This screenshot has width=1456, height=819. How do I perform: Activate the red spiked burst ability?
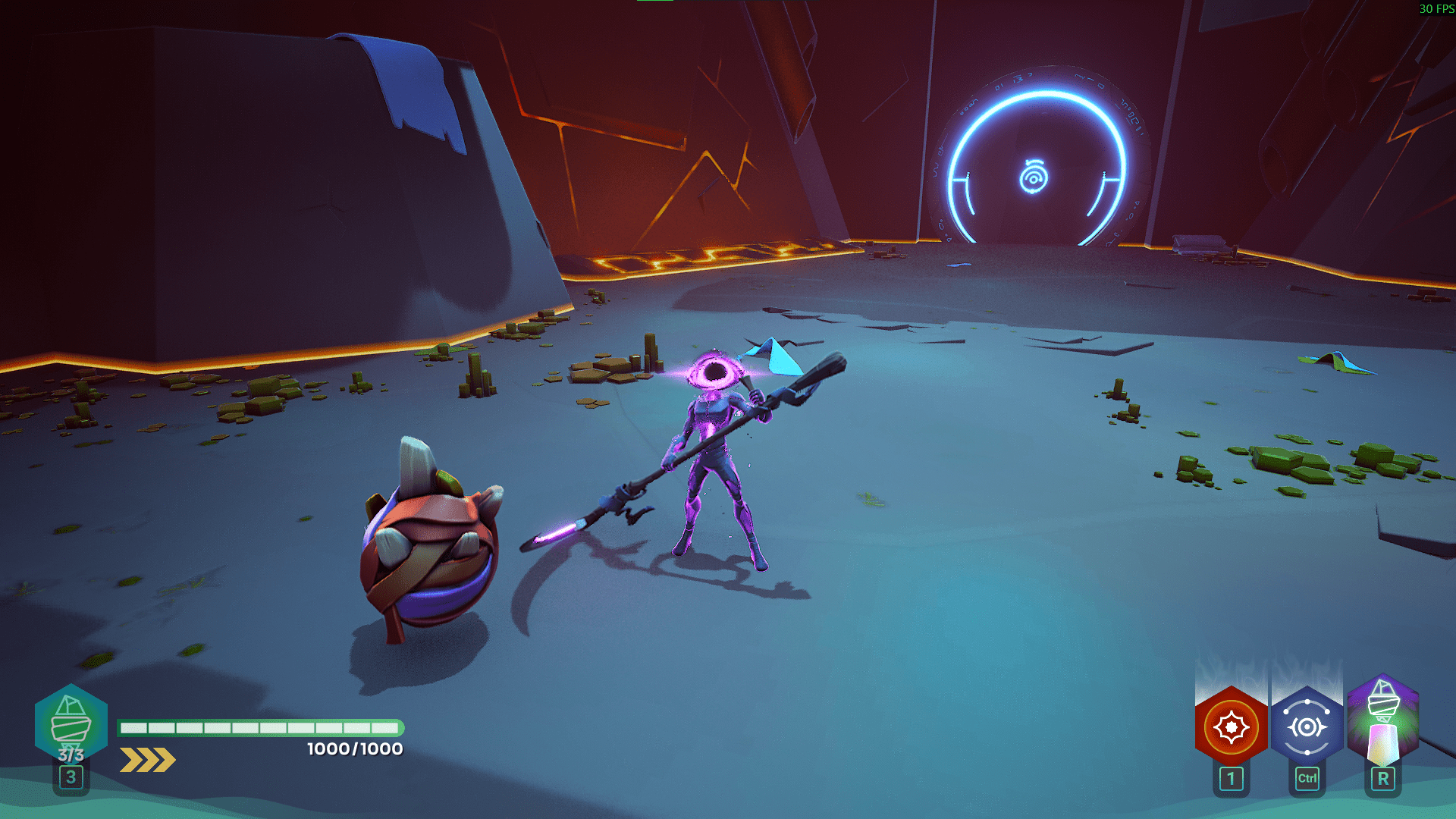(1231, 727)
